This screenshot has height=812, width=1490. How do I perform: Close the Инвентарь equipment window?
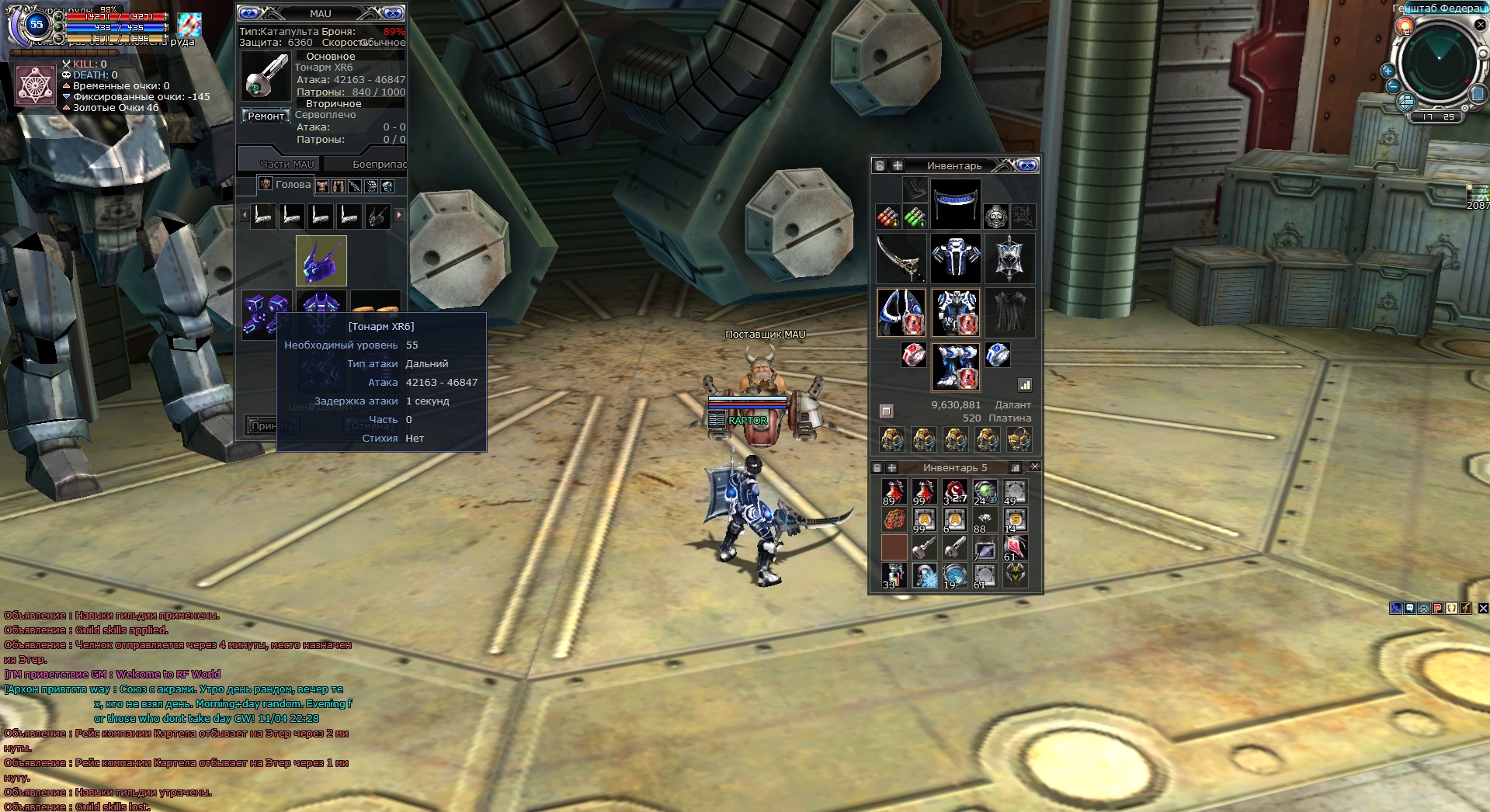(x=1026, y=165)
